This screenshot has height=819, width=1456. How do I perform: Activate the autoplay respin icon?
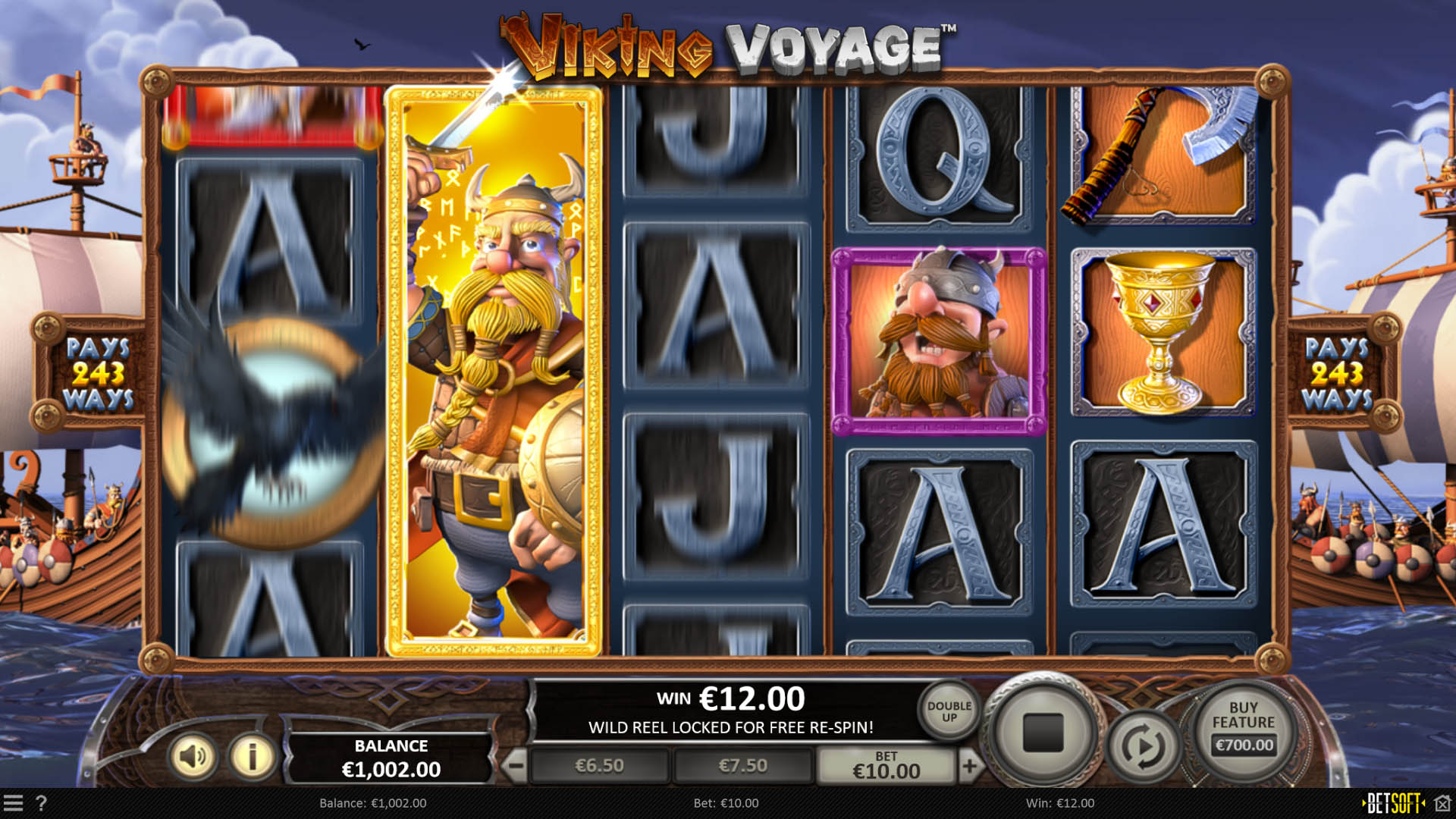1143,741
